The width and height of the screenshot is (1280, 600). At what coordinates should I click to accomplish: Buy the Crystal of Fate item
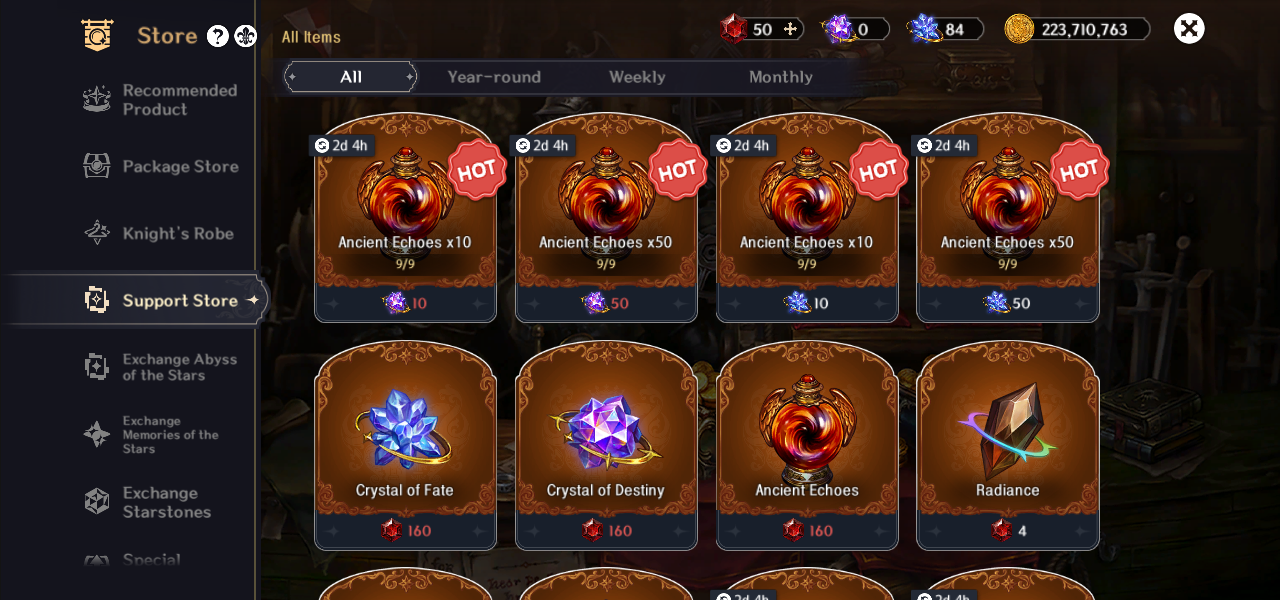coord(405,445)
